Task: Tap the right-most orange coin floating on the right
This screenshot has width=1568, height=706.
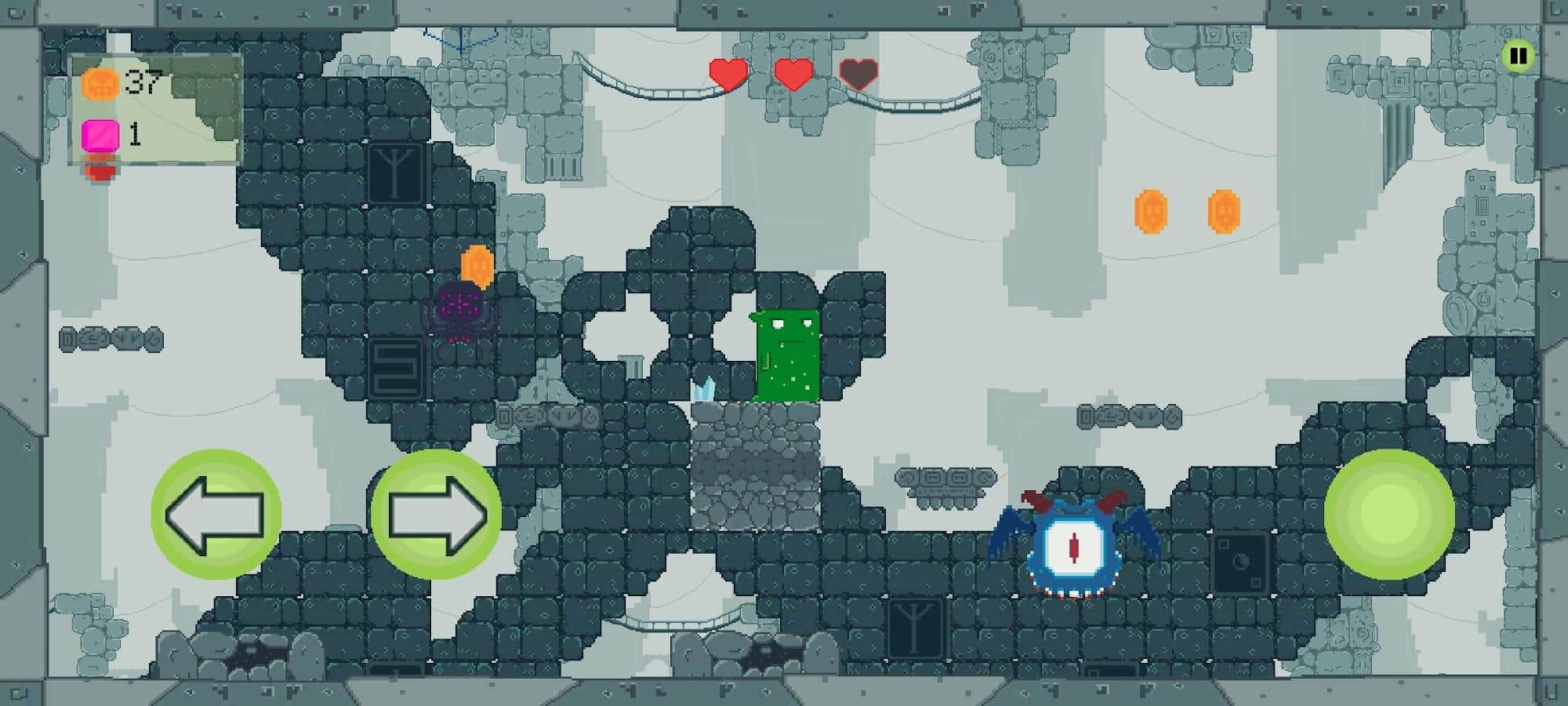Action: coord(1223,210)
